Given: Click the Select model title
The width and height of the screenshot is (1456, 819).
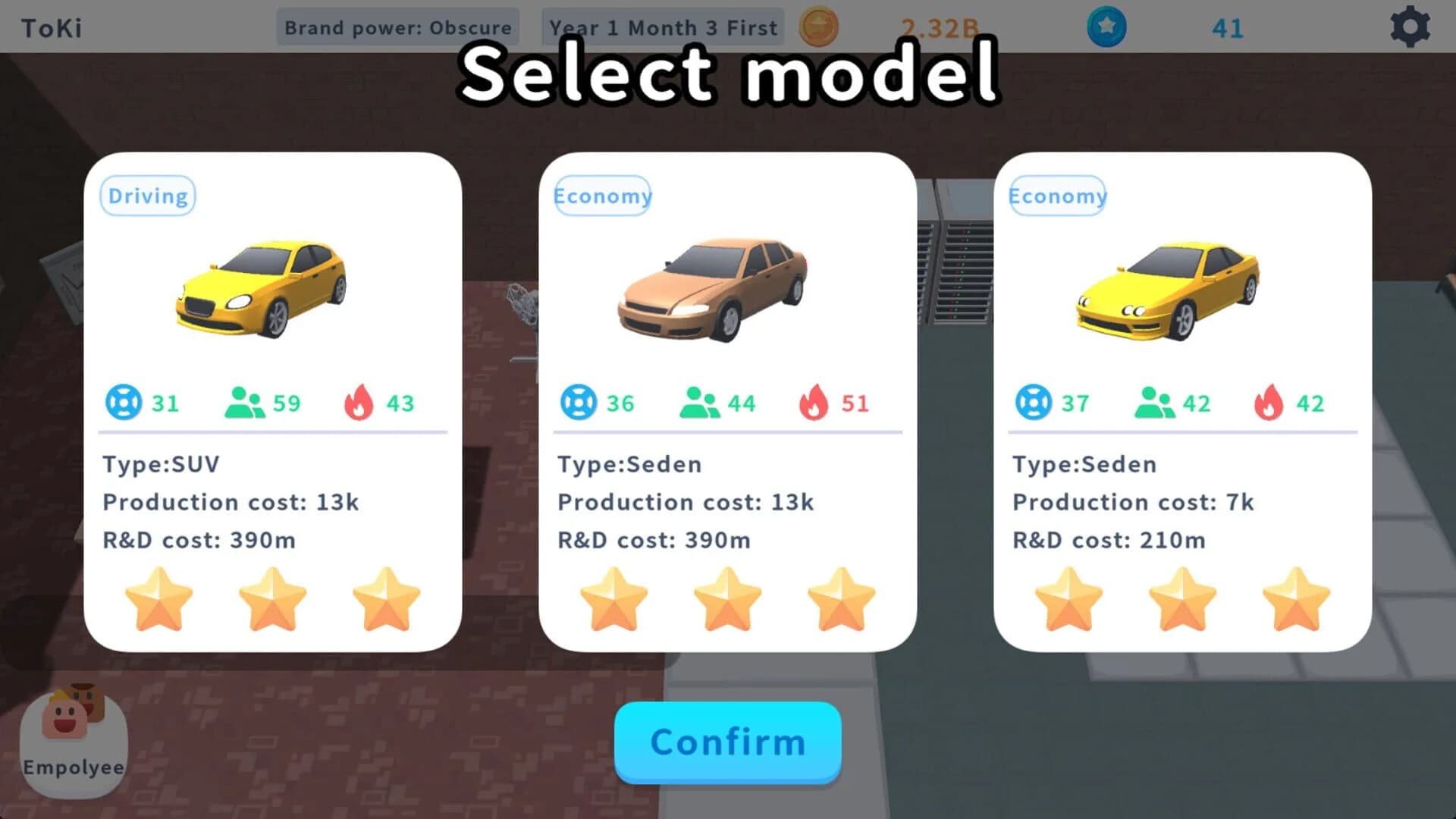Looking at the screenshot, I should 730,72.
